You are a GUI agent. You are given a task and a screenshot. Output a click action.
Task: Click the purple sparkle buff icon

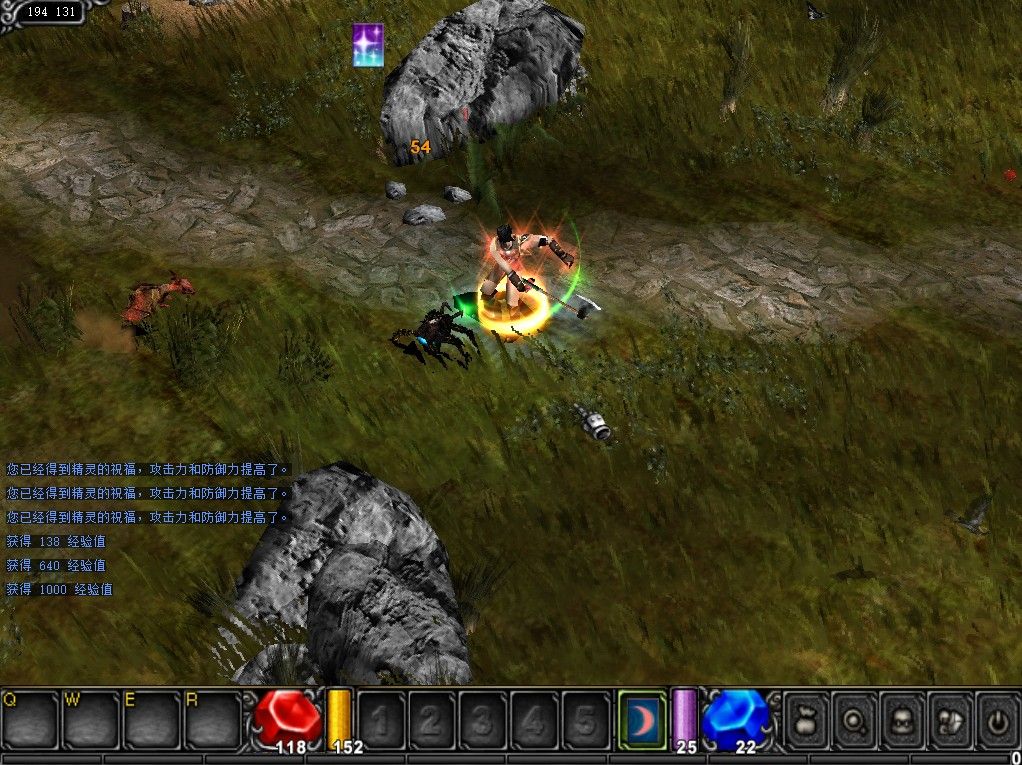click(x=368, y=45)
